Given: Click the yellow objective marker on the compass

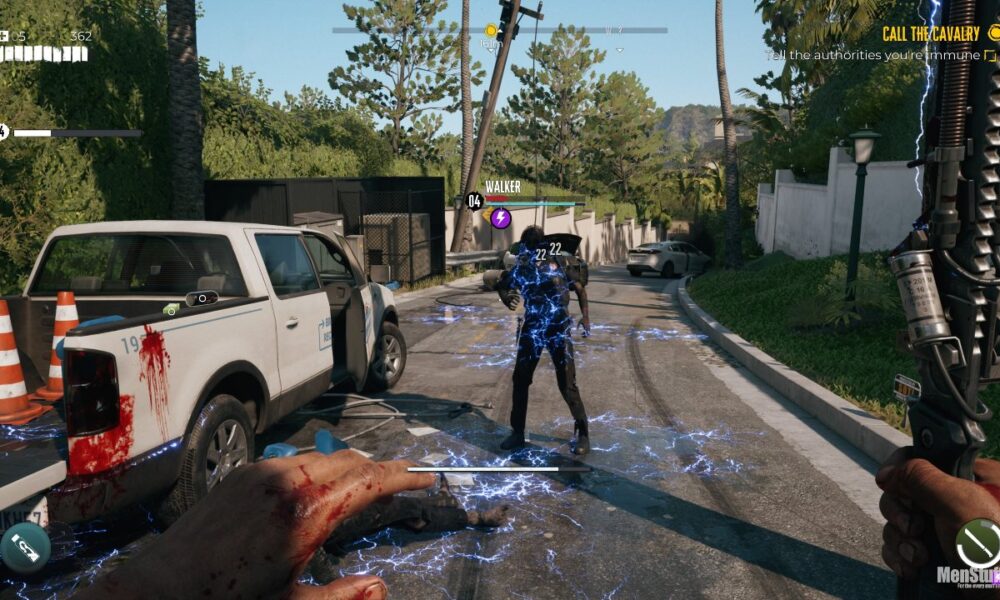Looking at the screenshot, I should point(491,31).
